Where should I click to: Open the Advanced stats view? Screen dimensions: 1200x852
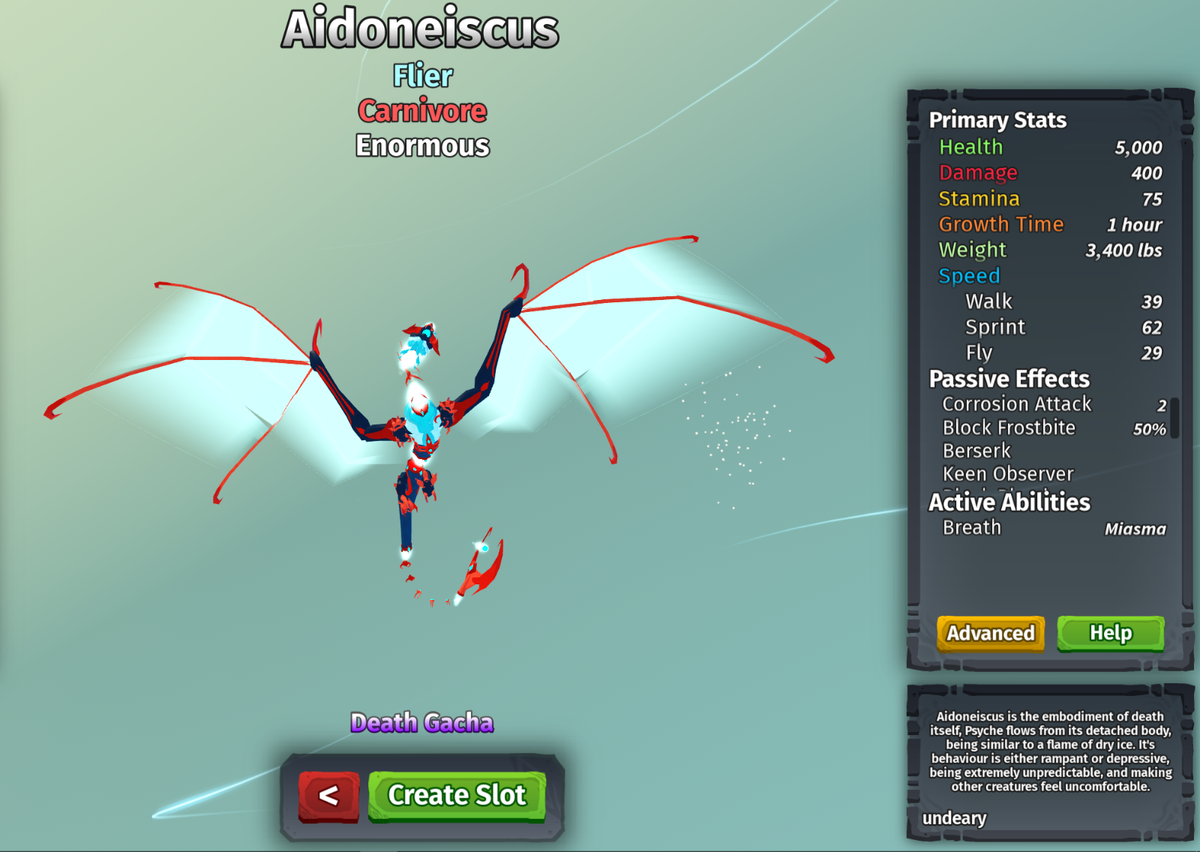click(x=990, y=633)
